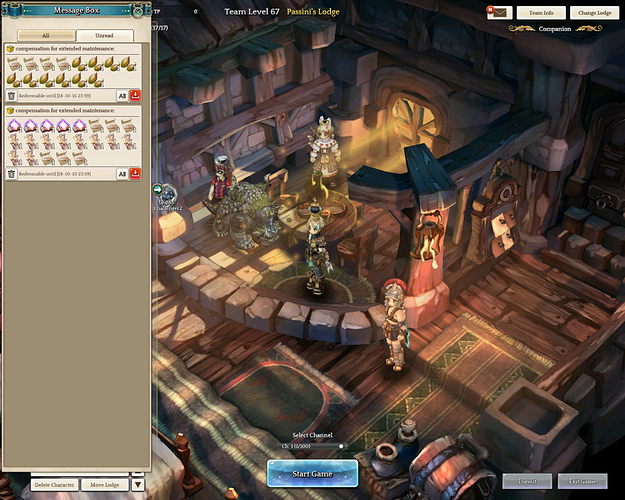Open the Team Info panel

pos(541,12)
